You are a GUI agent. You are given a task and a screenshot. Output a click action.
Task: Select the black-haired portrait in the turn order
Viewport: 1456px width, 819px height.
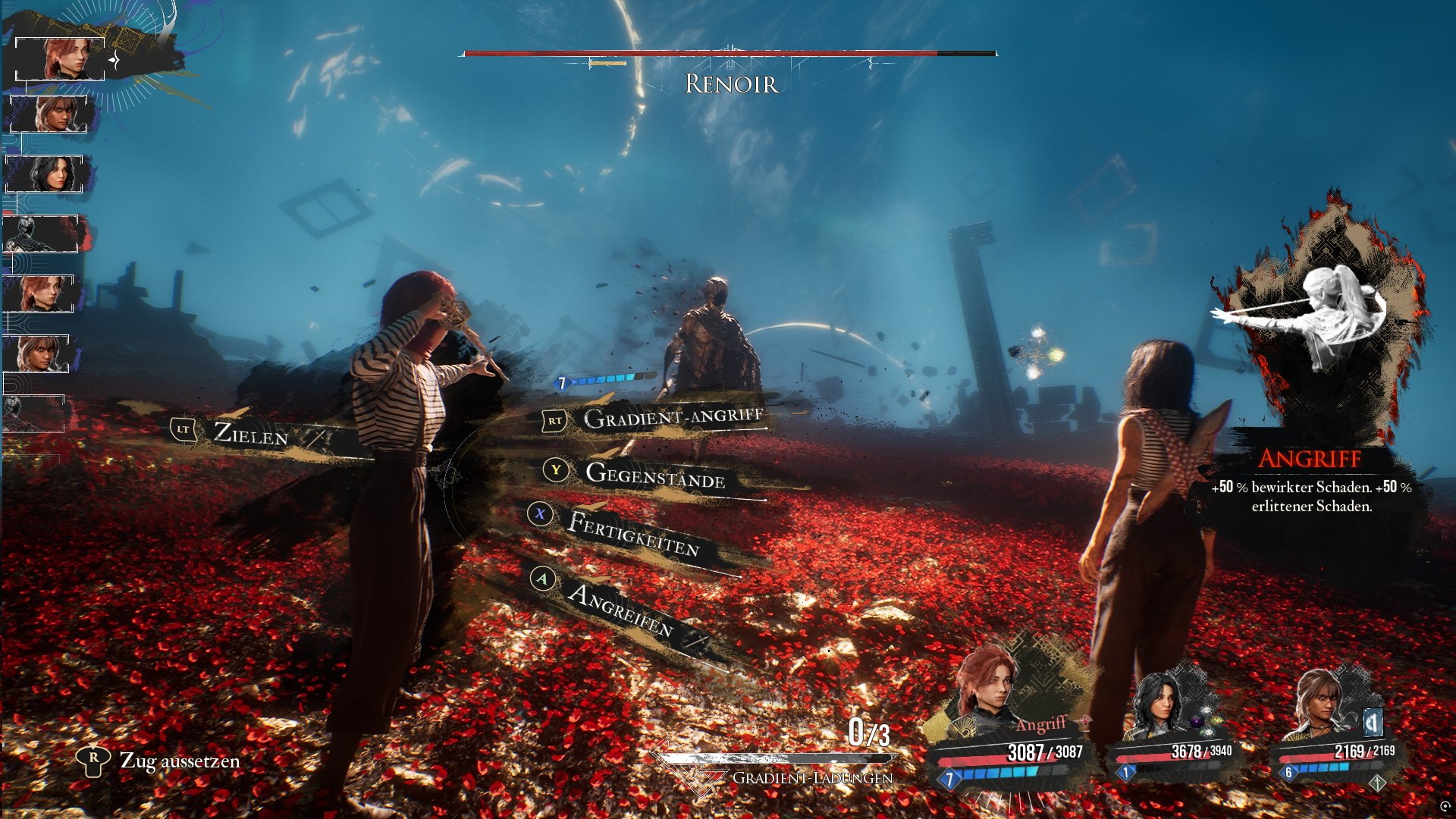click(50, 174)
